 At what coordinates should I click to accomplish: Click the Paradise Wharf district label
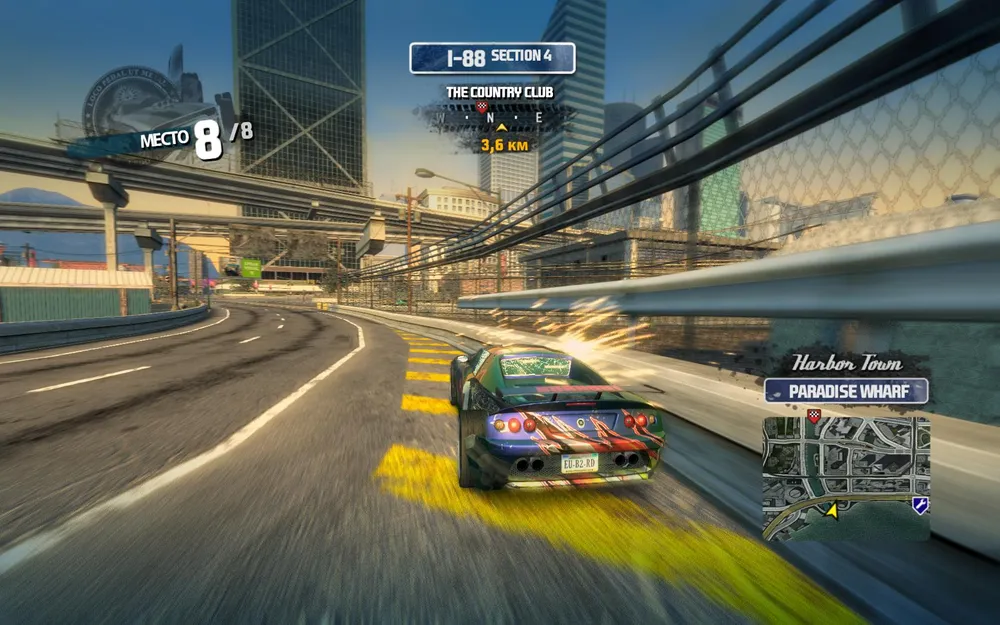coord(846,391)
